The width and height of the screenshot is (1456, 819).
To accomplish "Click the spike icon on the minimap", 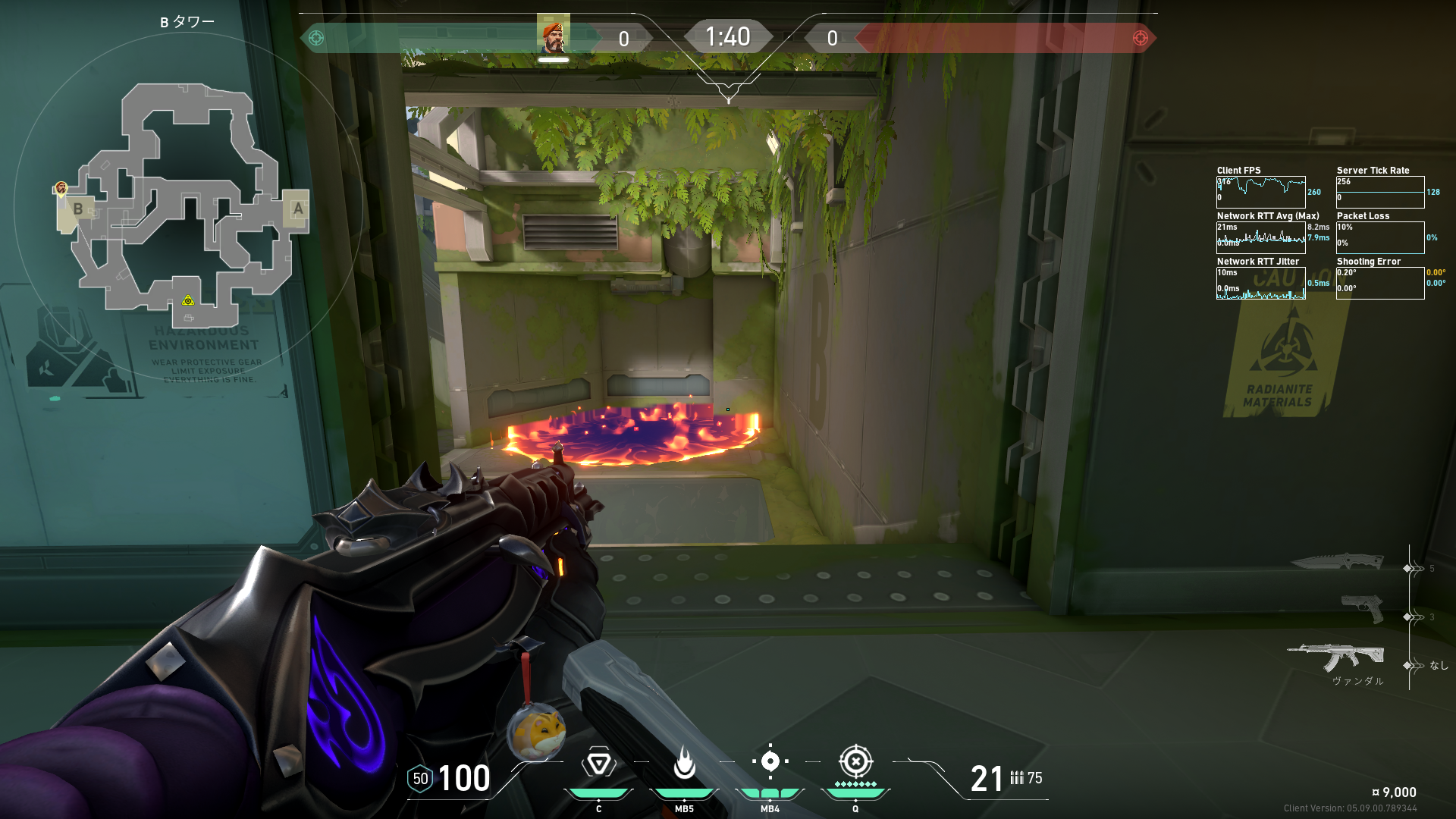I will tap(188, 301).
